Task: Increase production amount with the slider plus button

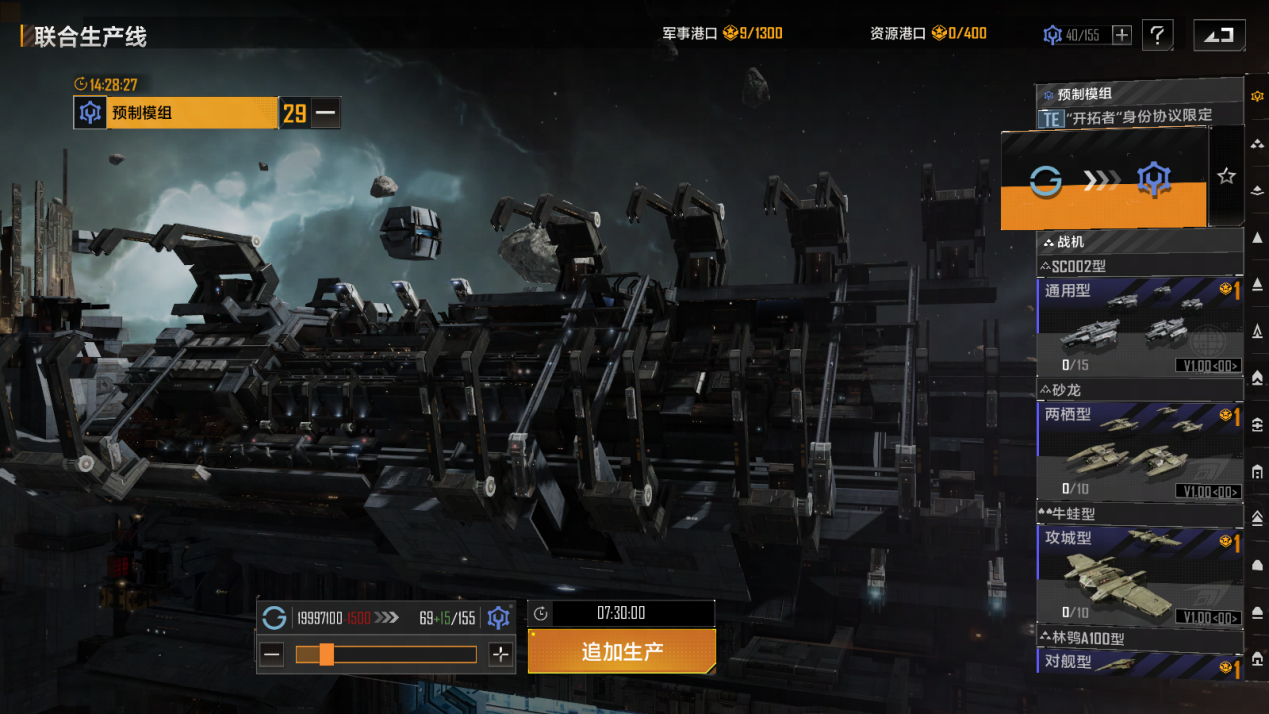Action: [x=501, y=655]
